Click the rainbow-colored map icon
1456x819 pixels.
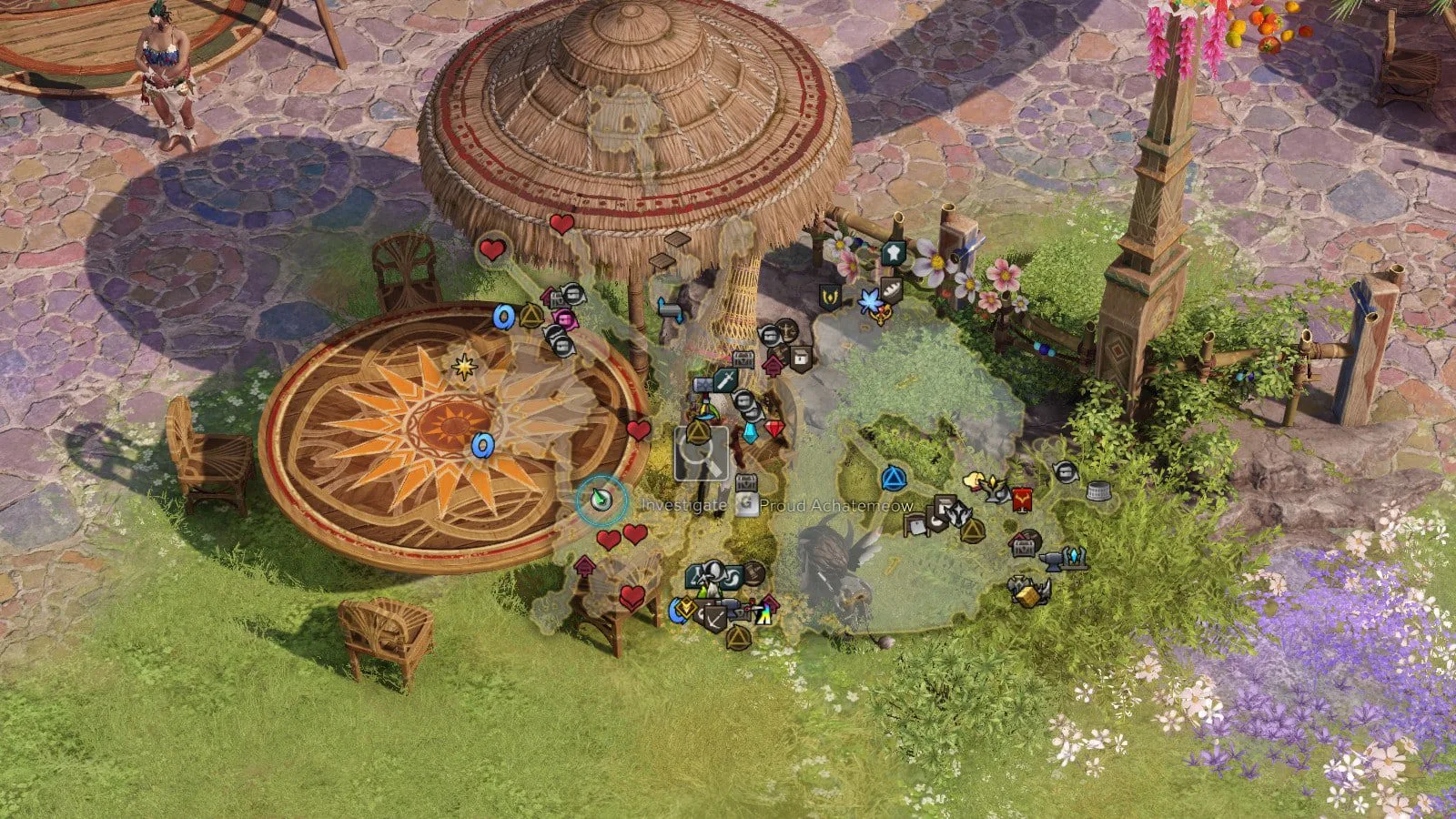tap(763, 615)
